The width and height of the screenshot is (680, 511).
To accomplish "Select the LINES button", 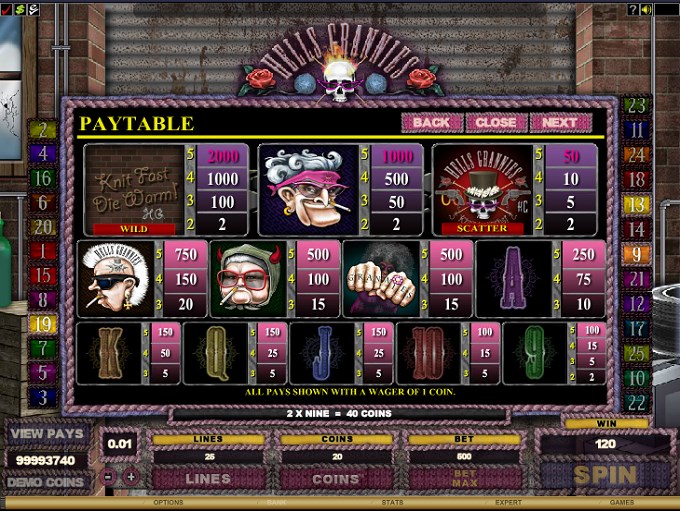I will (x=208, y=479).
